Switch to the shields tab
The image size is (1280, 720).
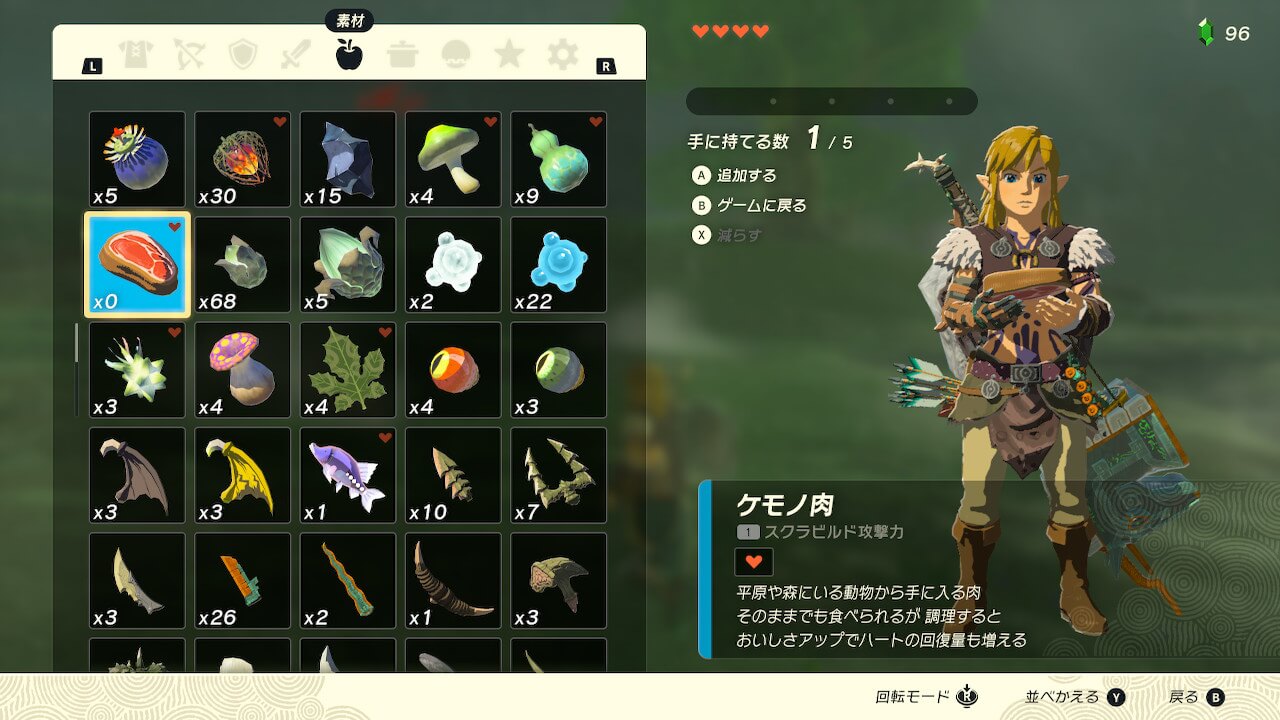(x=243, y=54)
